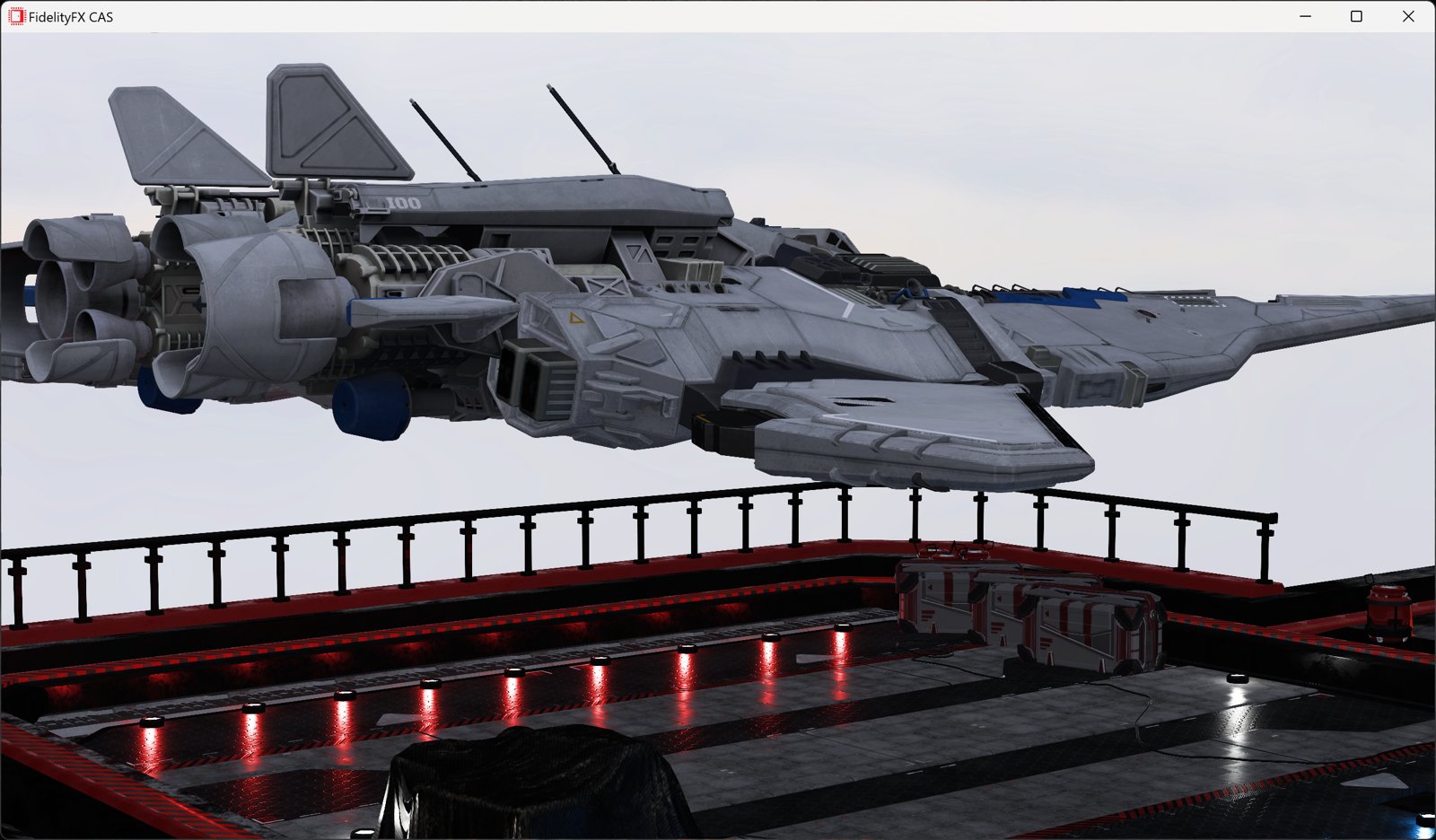Click the maximize button
The width and height of the screenshot is (1436, 840).
coord(1356,16)
